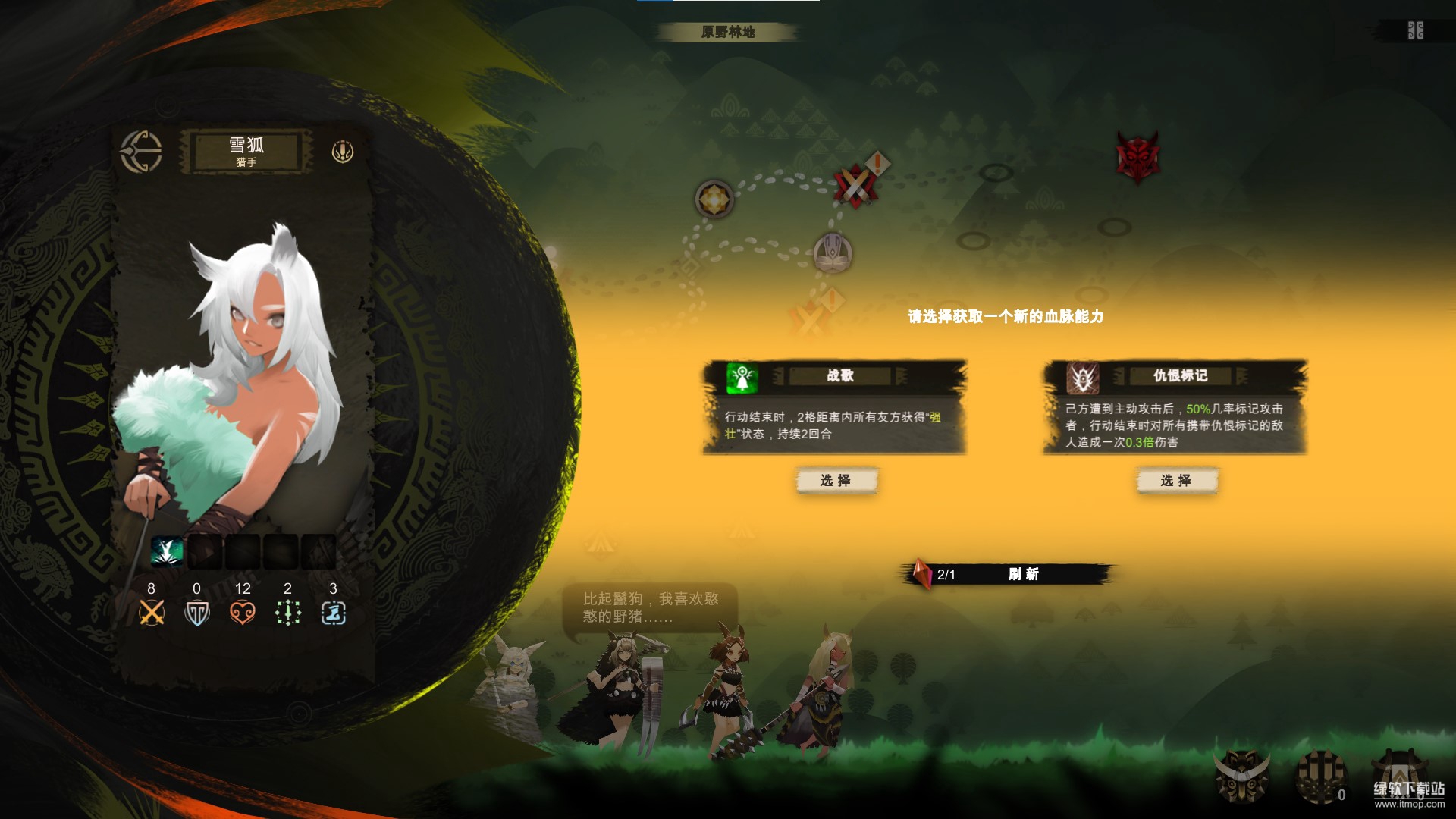Select the red demon boss node on map

click(1137, 157)
